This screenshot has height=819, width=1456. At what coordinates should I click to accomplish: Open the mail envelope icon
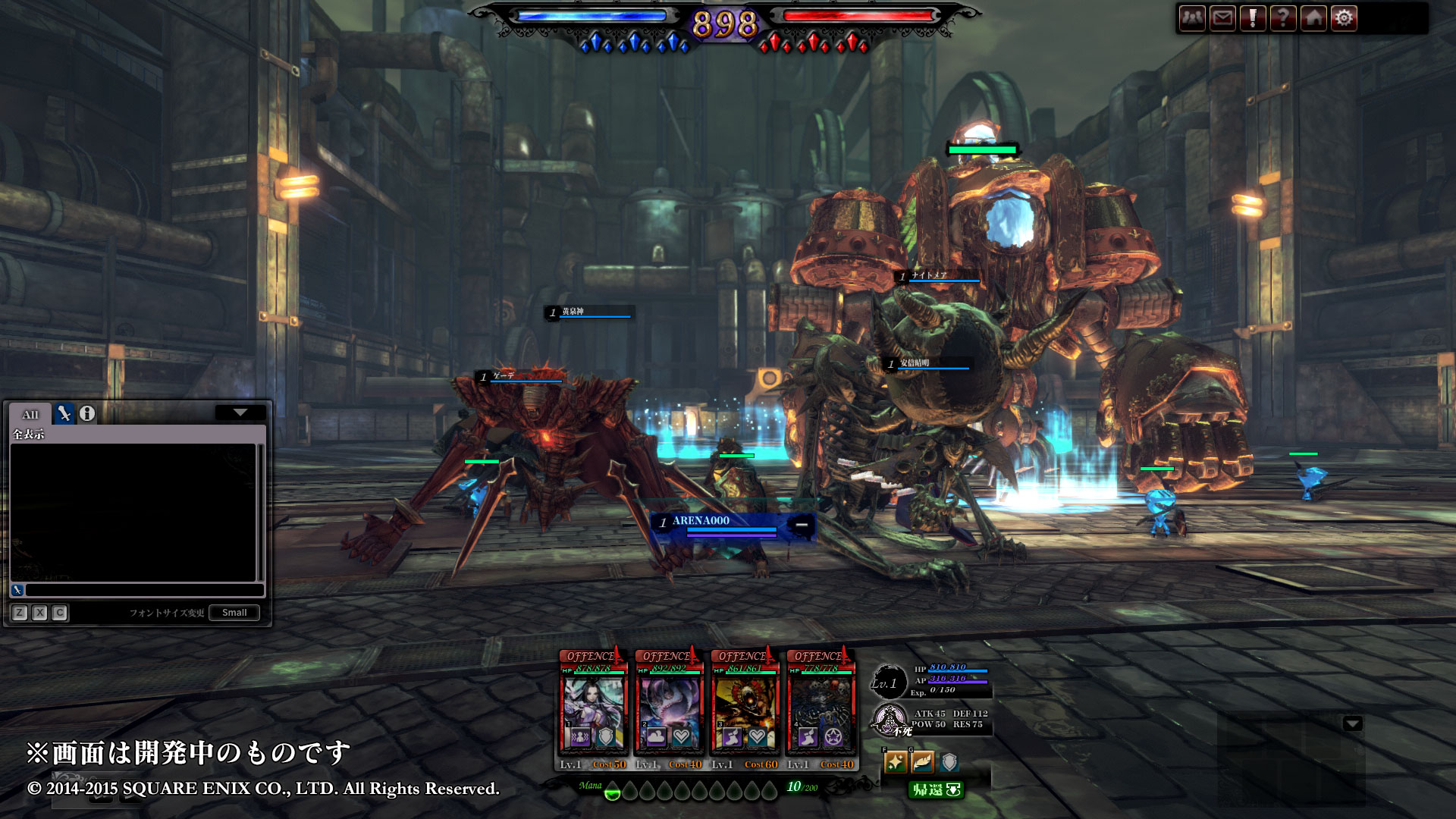[x=1222, y=18]
